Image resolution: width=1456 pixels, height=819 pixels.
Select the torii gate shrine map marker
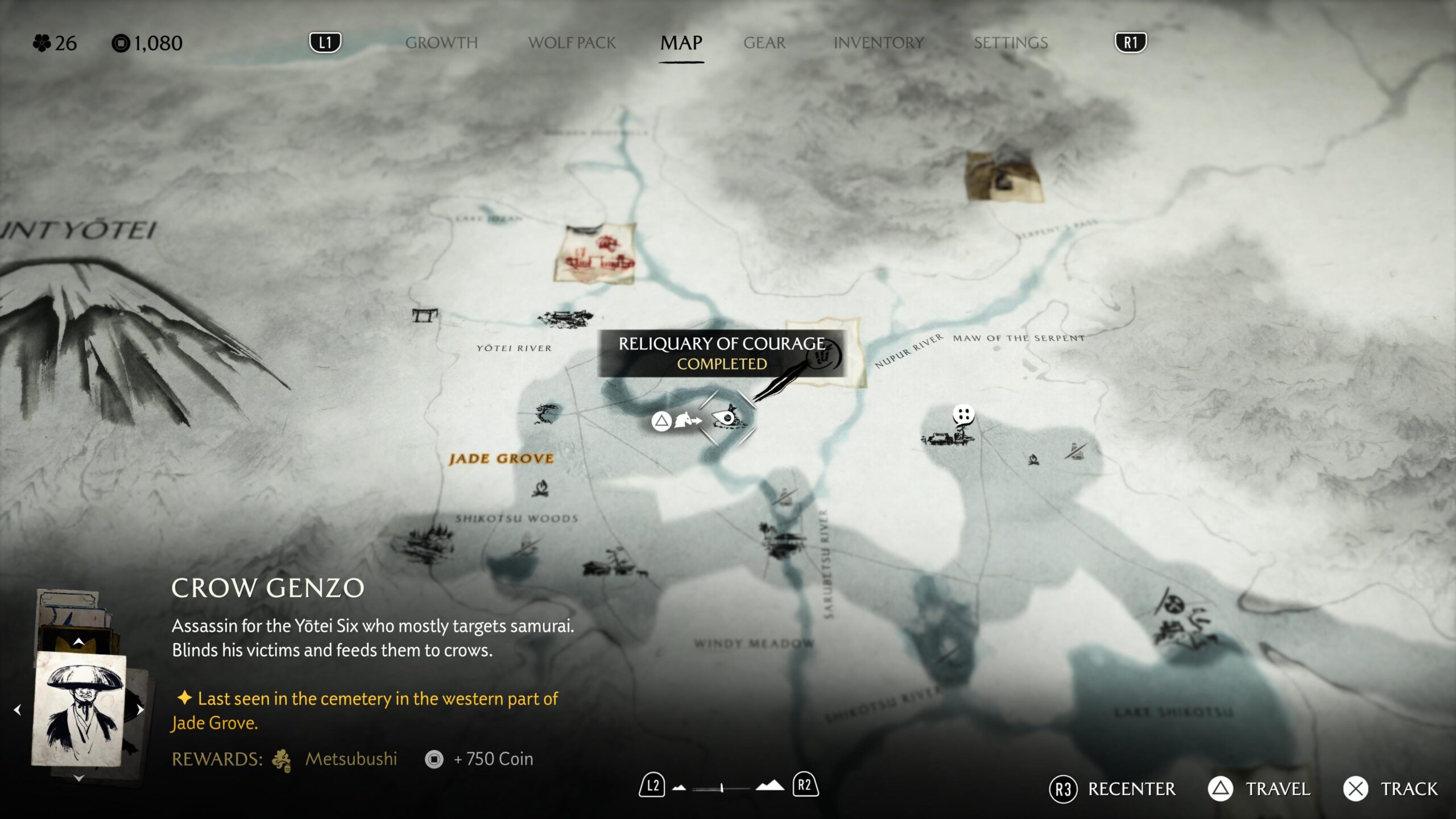425,315
